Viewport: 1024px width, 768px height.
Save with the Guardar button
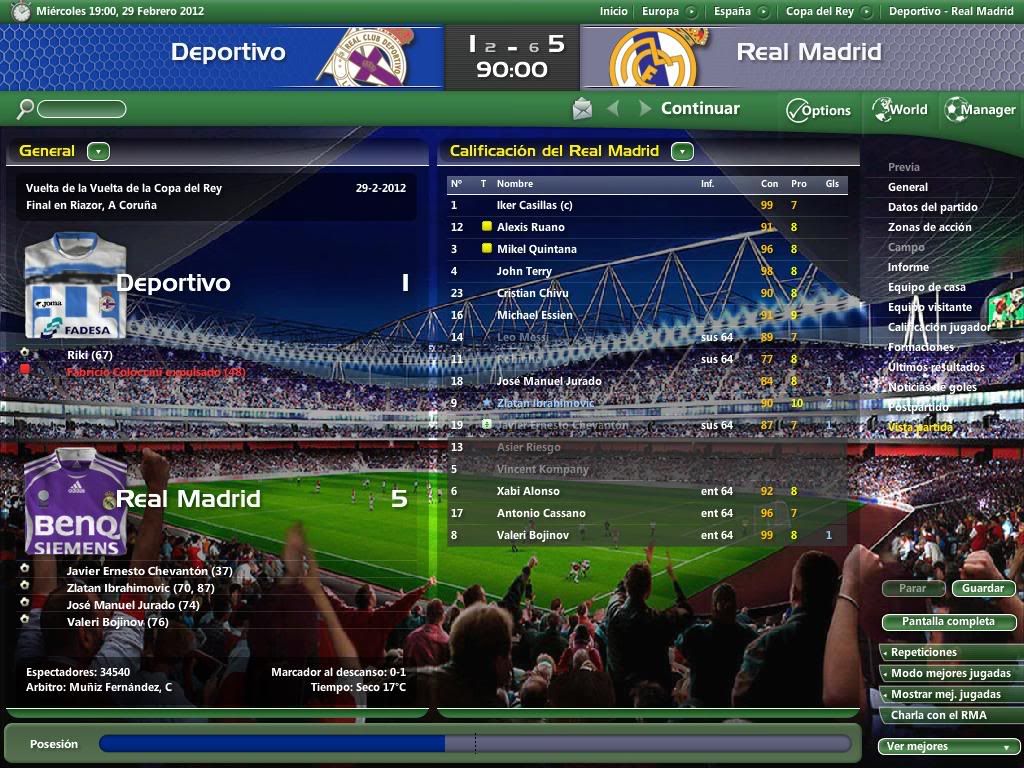pos(983,588)
